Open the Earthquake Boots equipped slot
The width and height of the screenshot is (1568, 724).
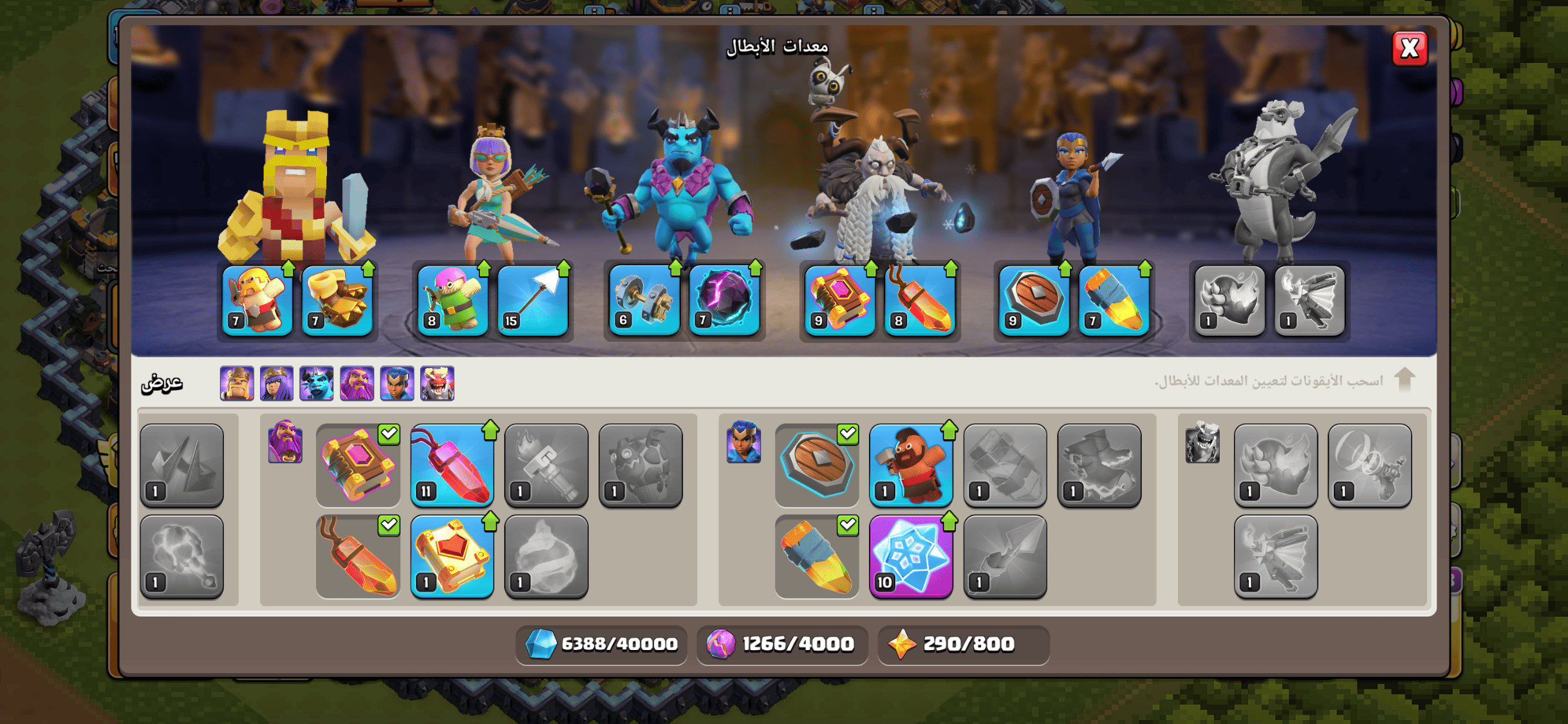pyautogui.click(x=337, y=301)
